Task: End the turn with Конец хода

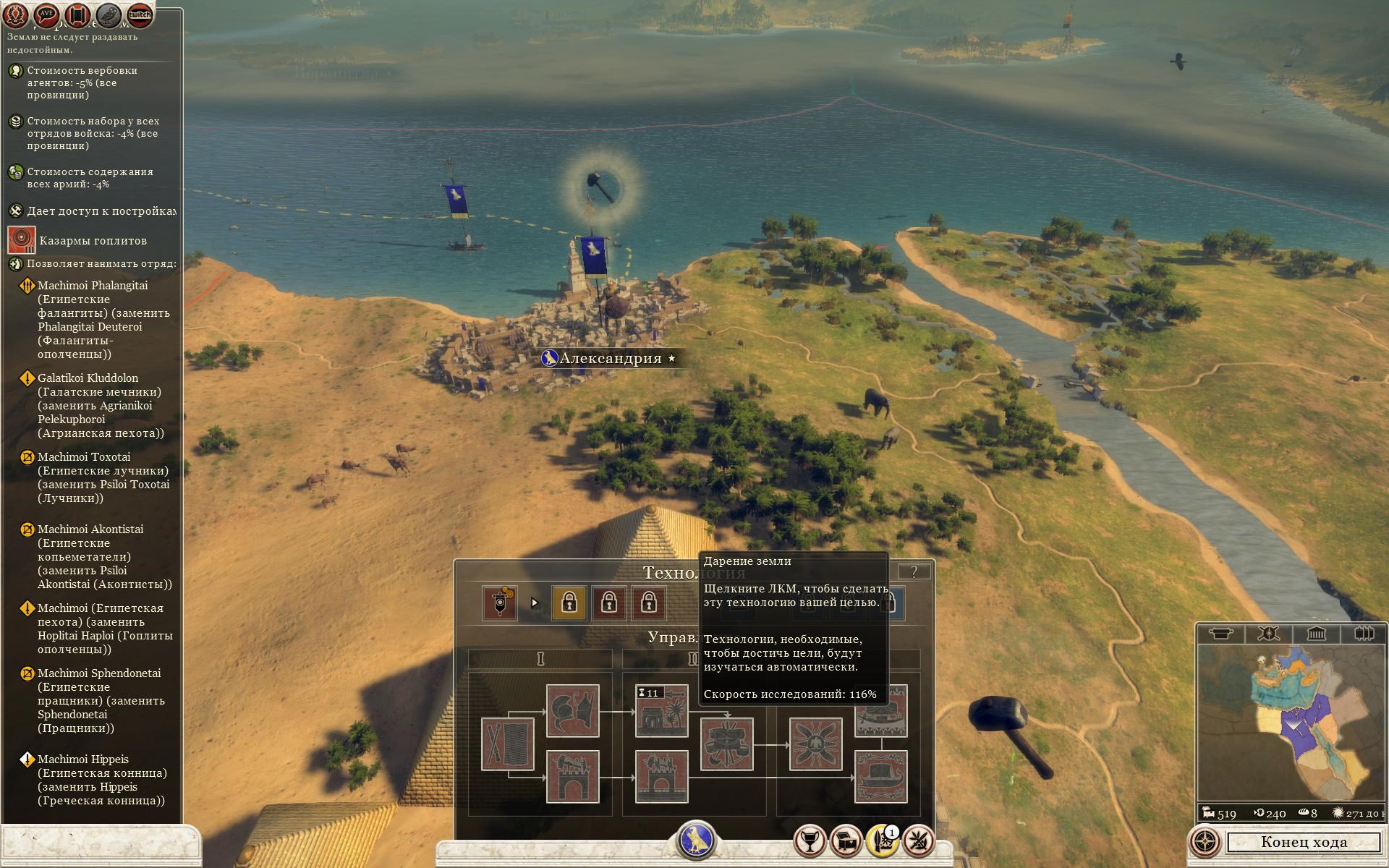Action: [x=1304, y=842]
